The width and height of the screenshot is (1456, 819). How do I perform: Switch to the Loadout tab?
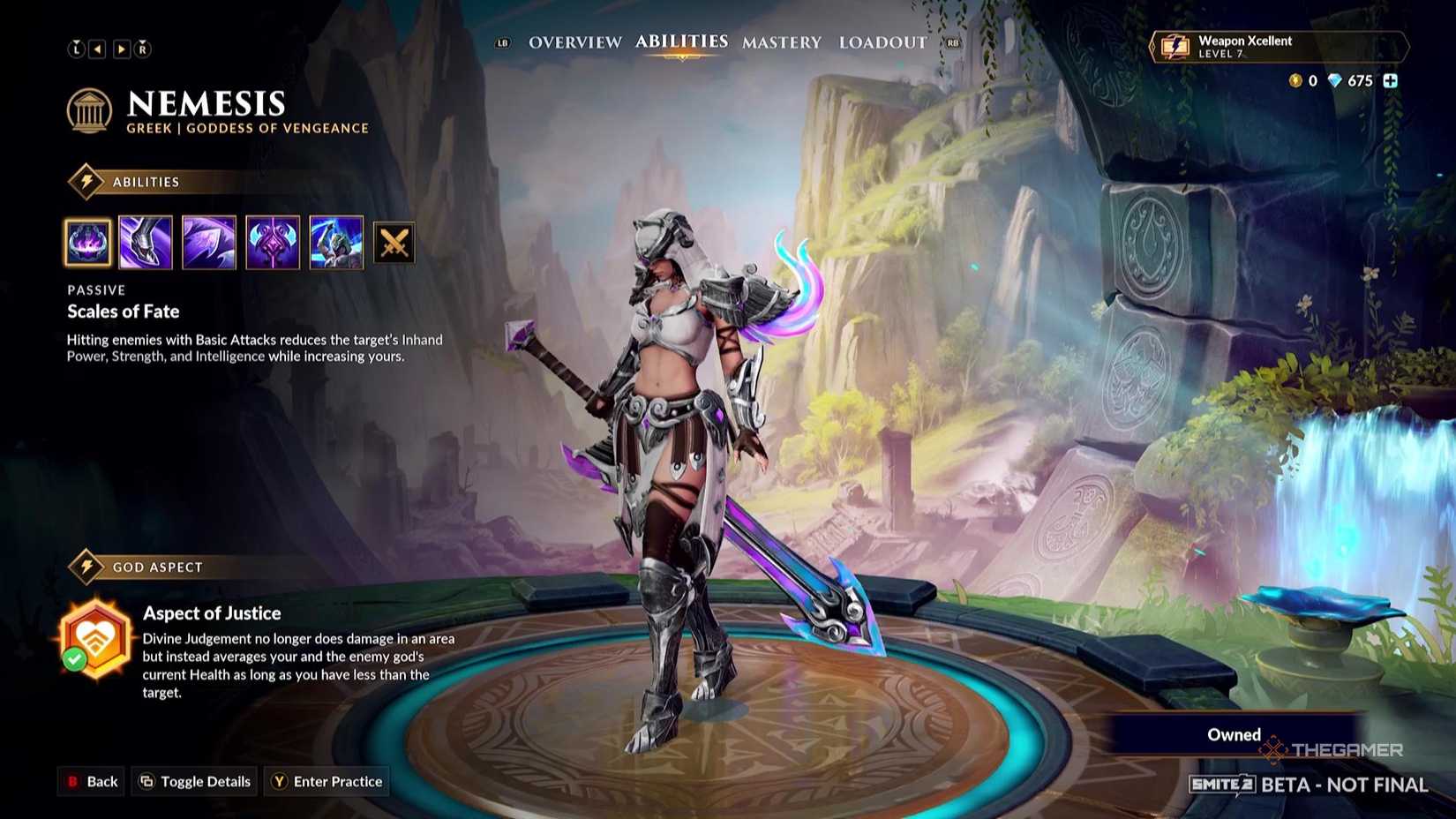pos(882,41)
